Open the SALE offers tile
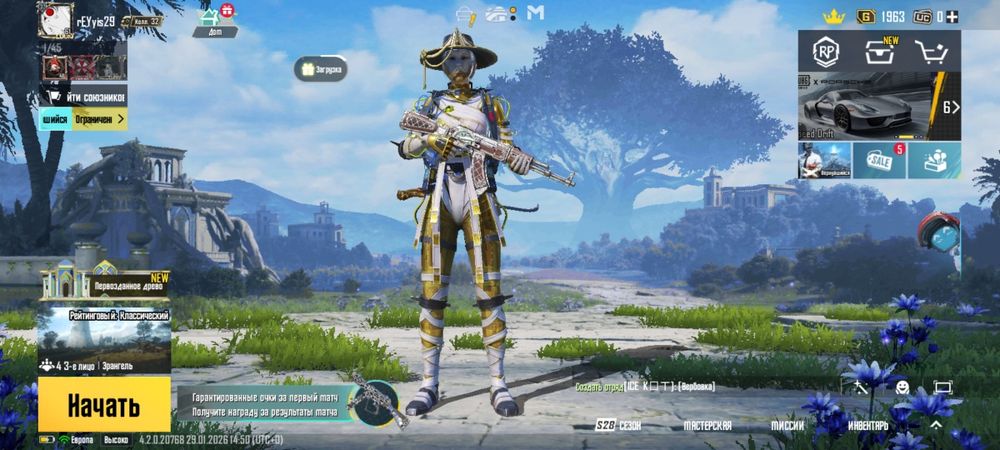This screenshot has width=1000, height=450. (880, 160)
